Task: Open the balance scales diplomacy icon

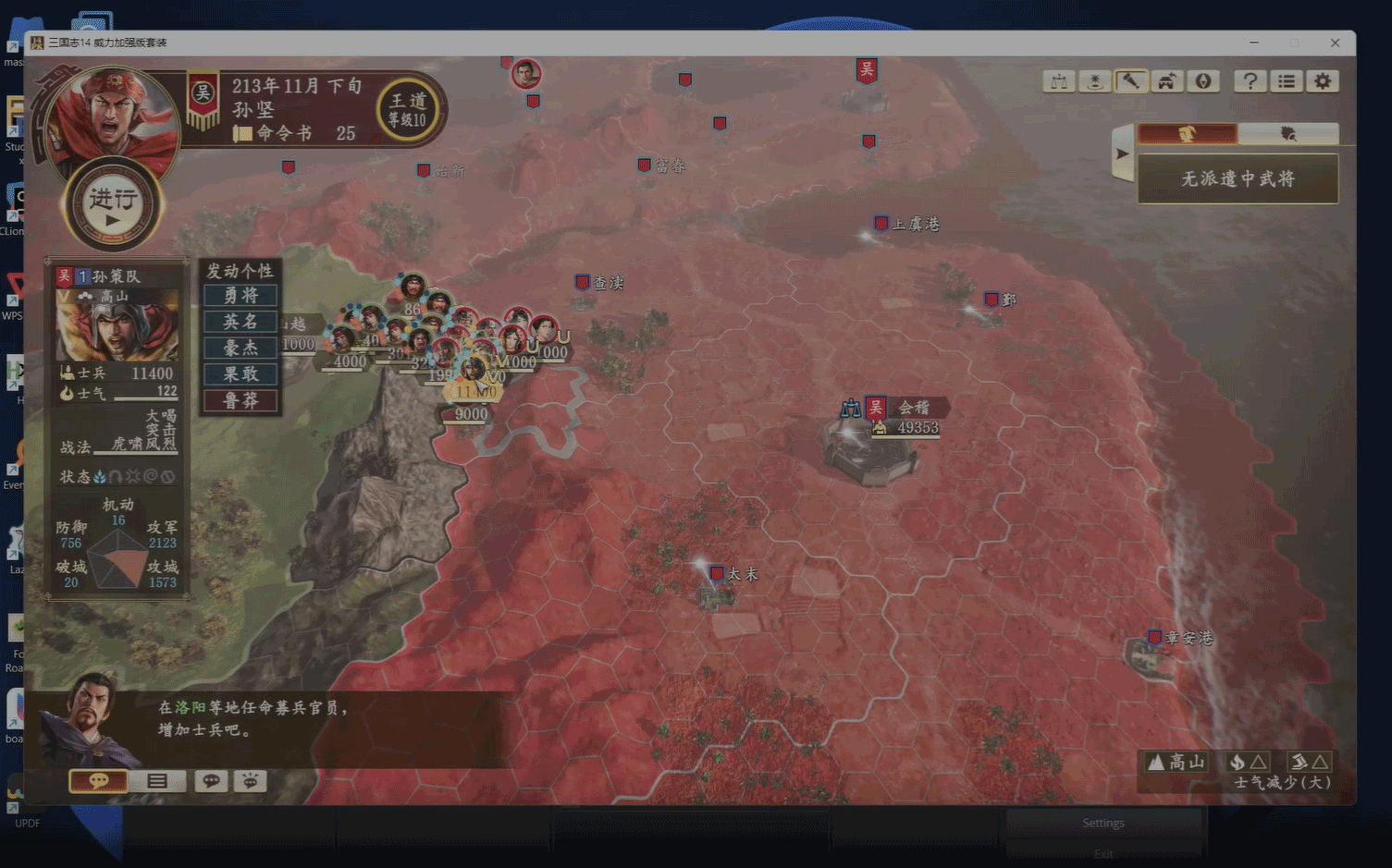Action: pyautogui.click(x=1059, y=81)
